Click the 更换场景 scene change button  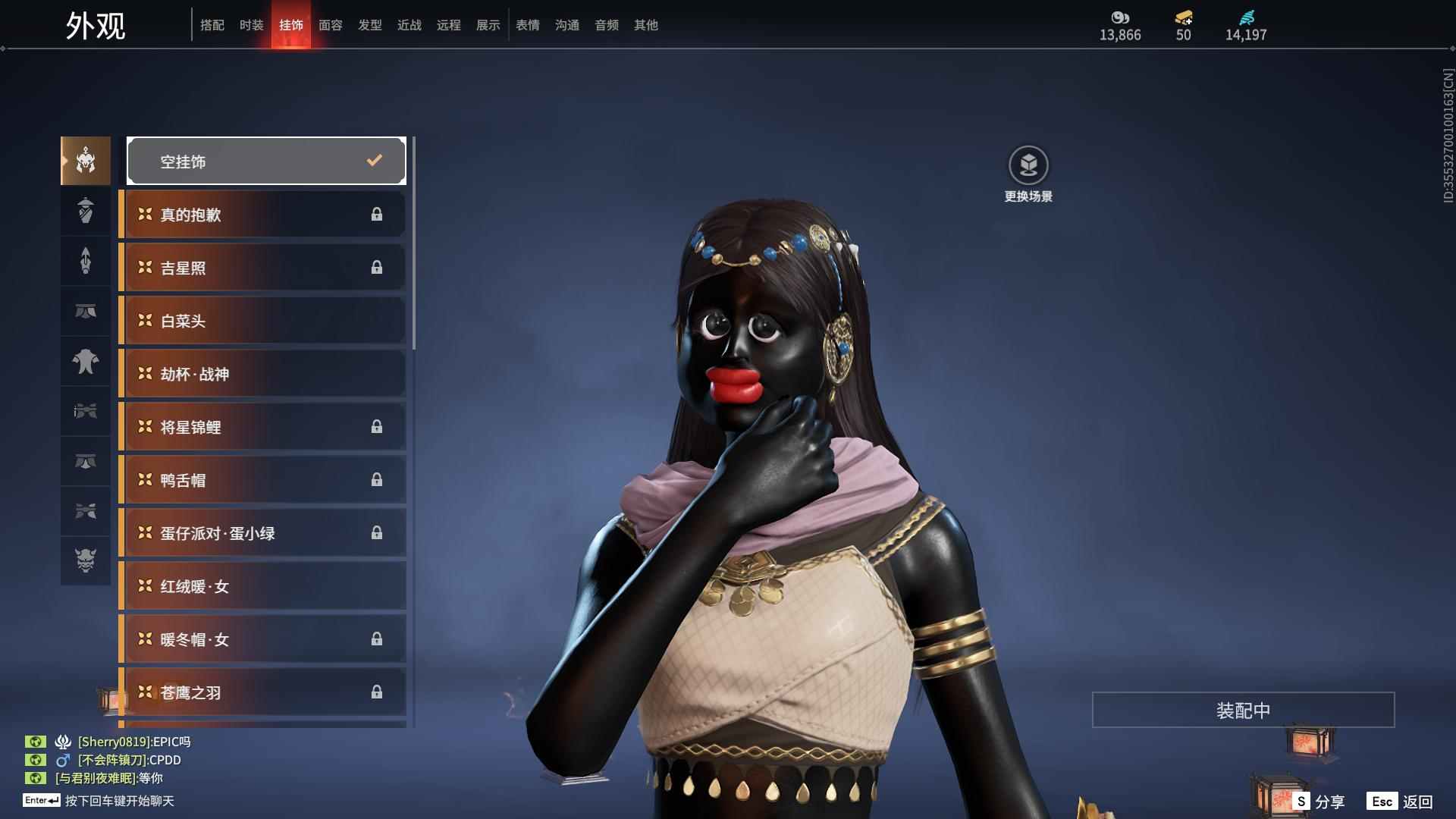pyautogui.click(x=1028, y=174)
